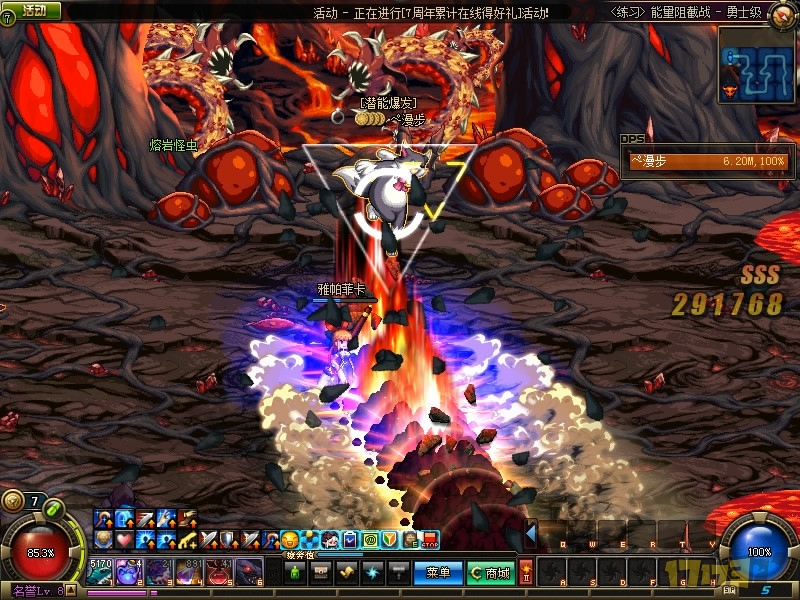
Task: Click the dungeon minimap
Action: 757,64
